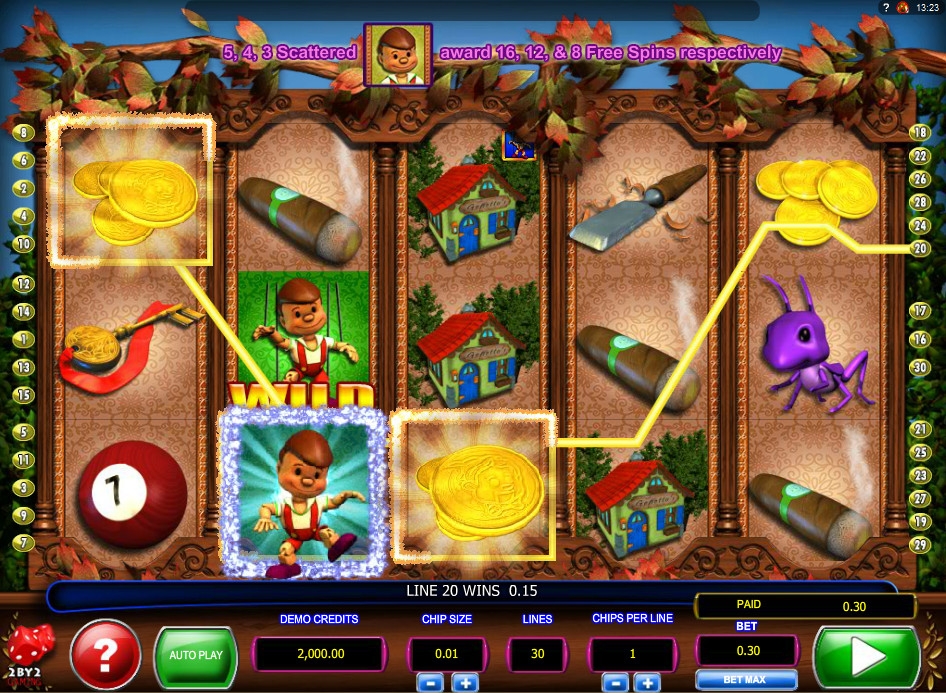Decrease chip size with the minus button
Image resolution: width=946 pixels, height=693 pixels.
point(429,684)
